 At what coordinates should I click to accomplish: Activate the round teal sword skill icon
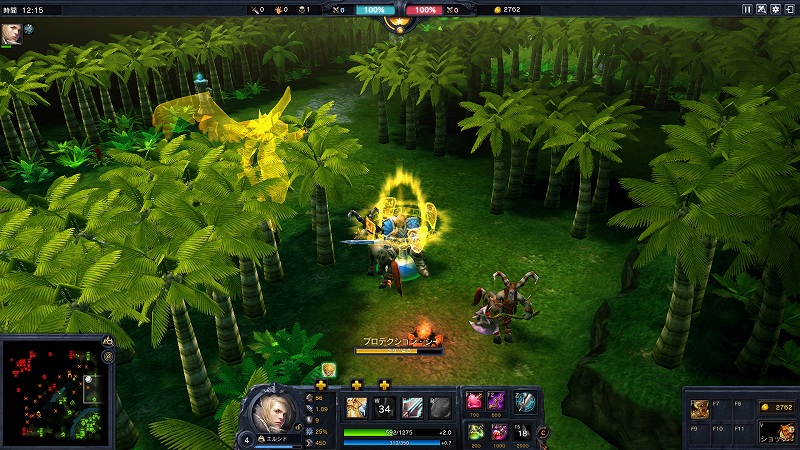(525, 402)
